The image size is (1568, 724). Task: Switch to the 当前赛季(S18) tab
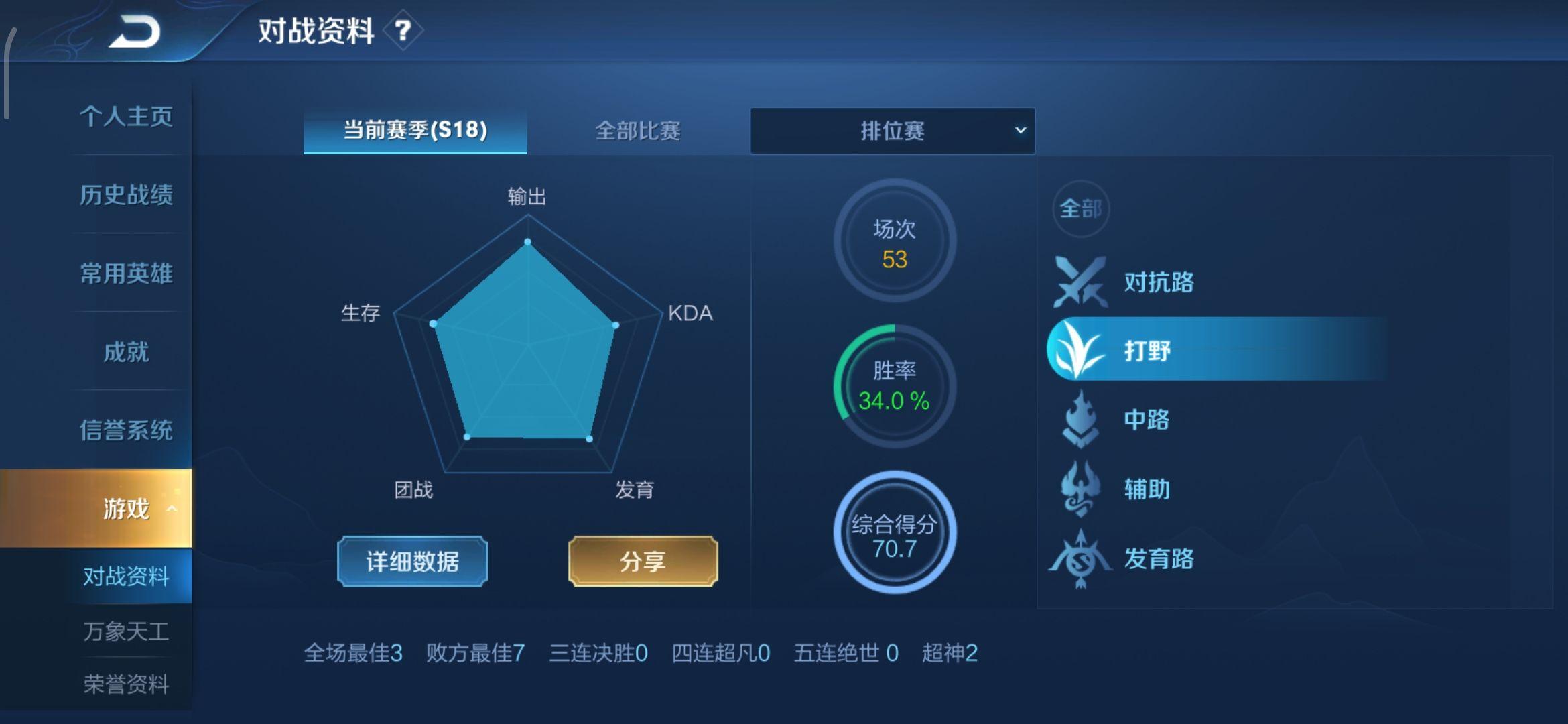[415, 130]
